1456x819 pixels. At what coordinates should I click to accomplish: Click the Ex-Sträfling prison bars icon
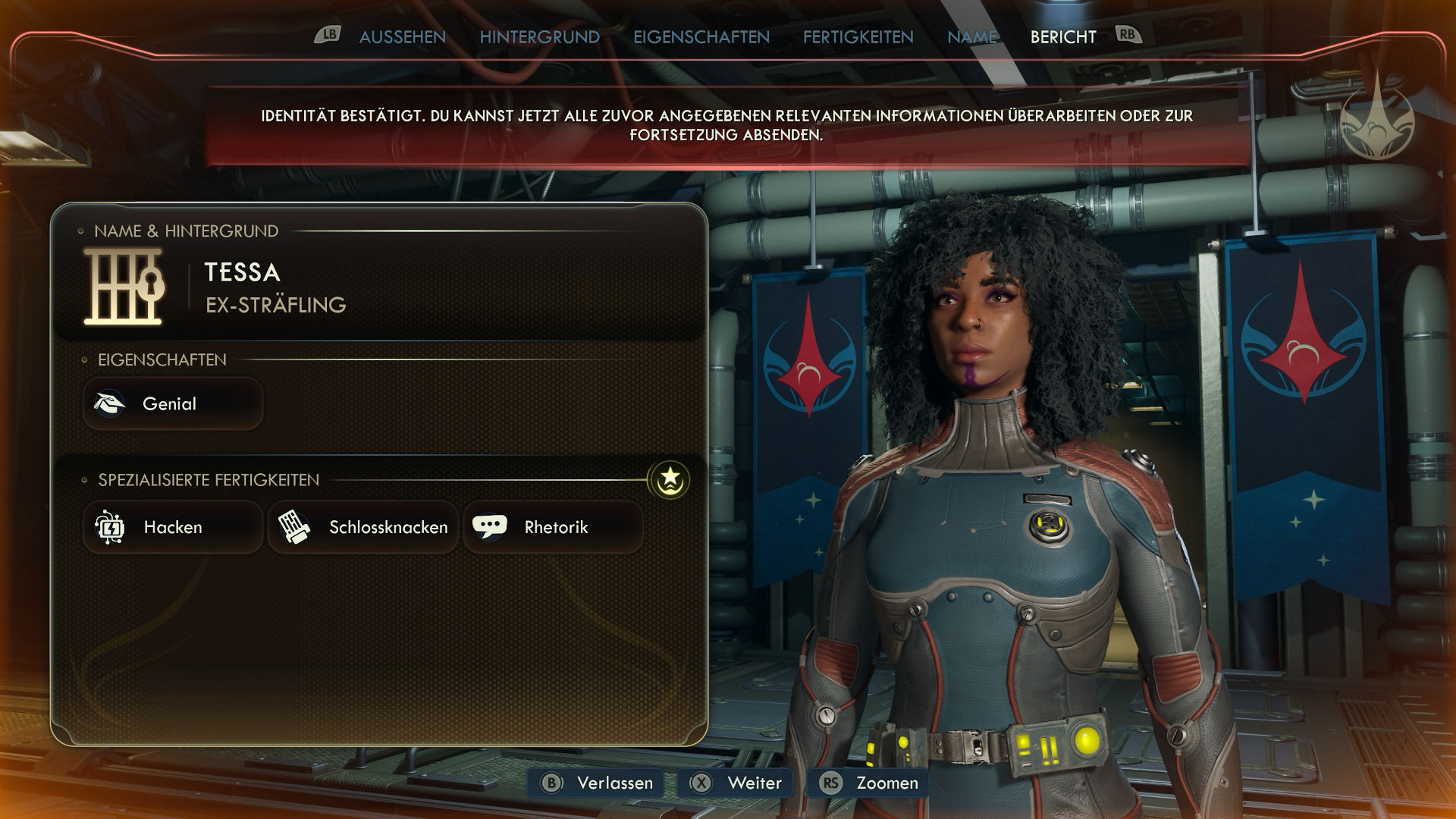click(x=124, y=287)
